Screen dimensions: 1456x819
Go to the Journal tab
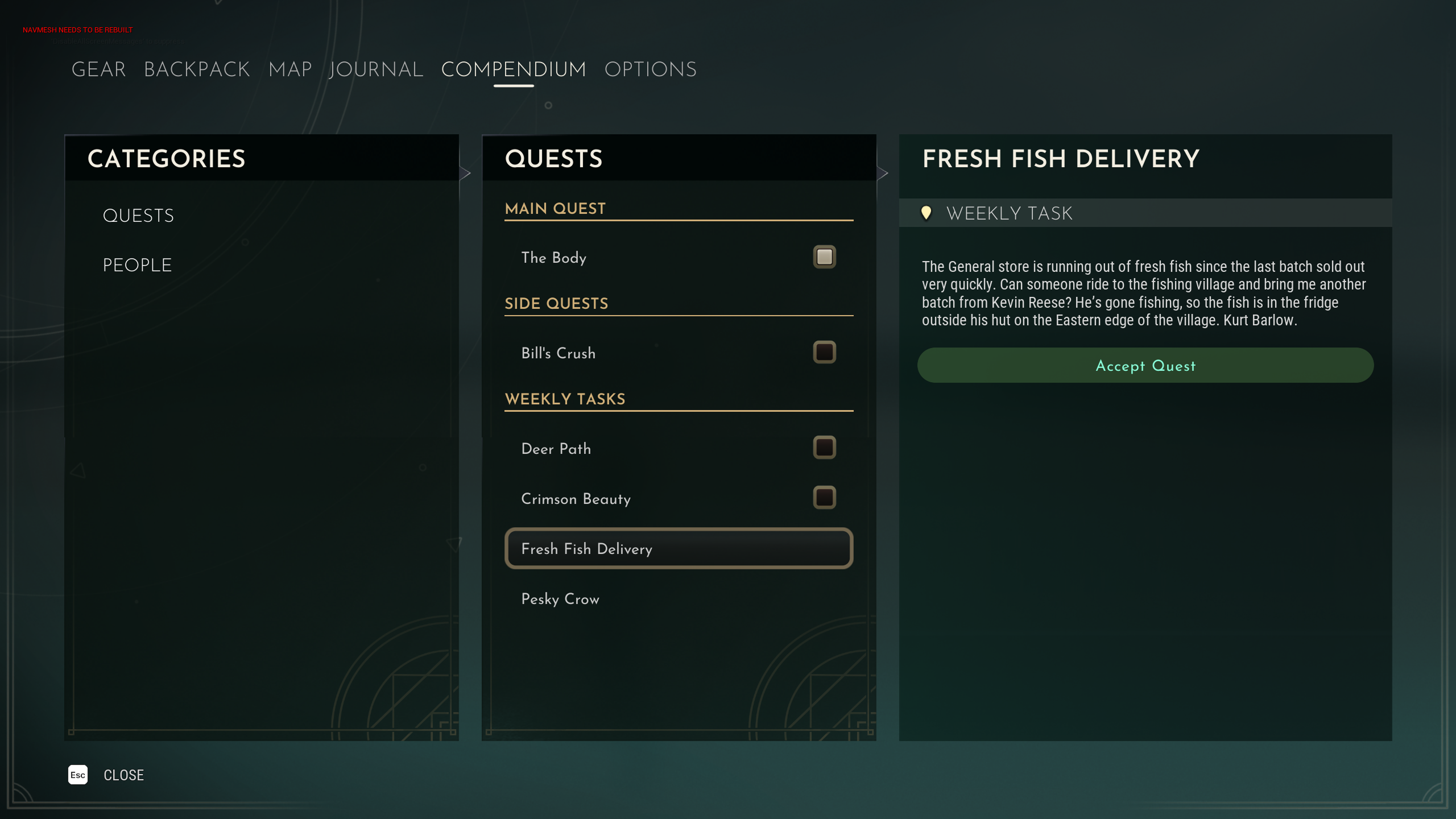[376, 69]
